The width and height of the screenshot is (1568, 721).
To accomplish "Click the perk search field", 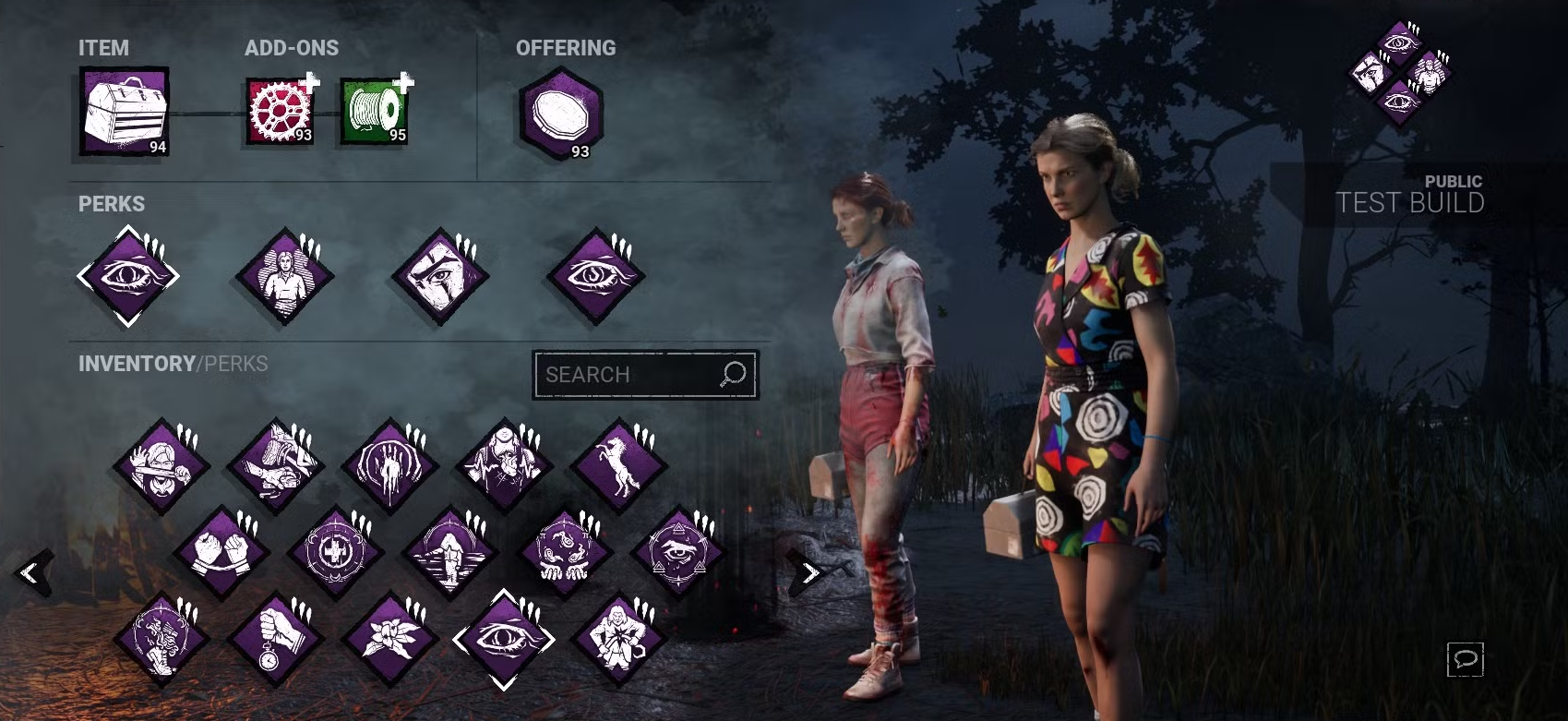I will pos(628,375).
